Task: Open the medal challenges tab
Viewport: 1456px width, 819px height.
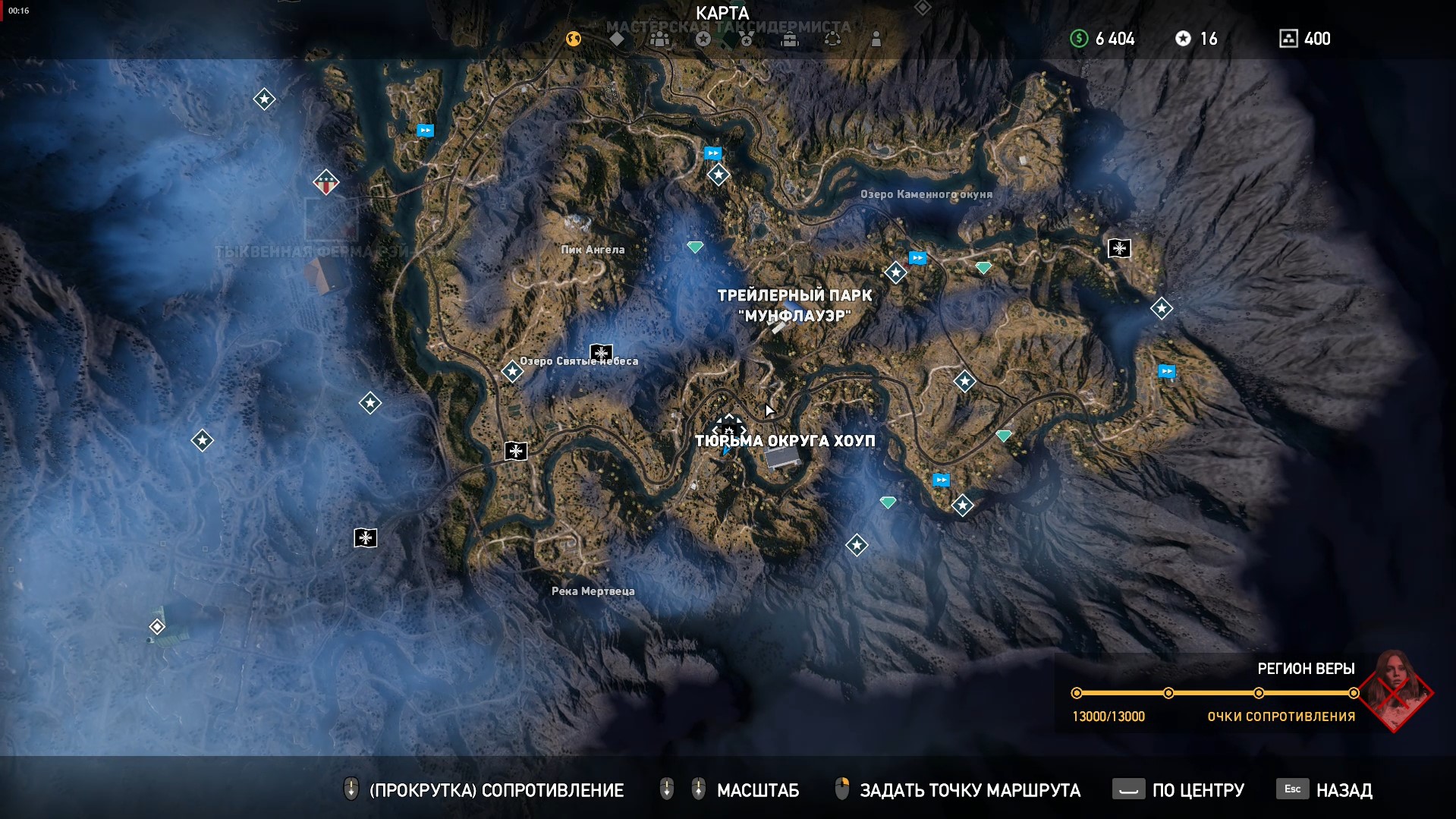Action: [747, 39]
